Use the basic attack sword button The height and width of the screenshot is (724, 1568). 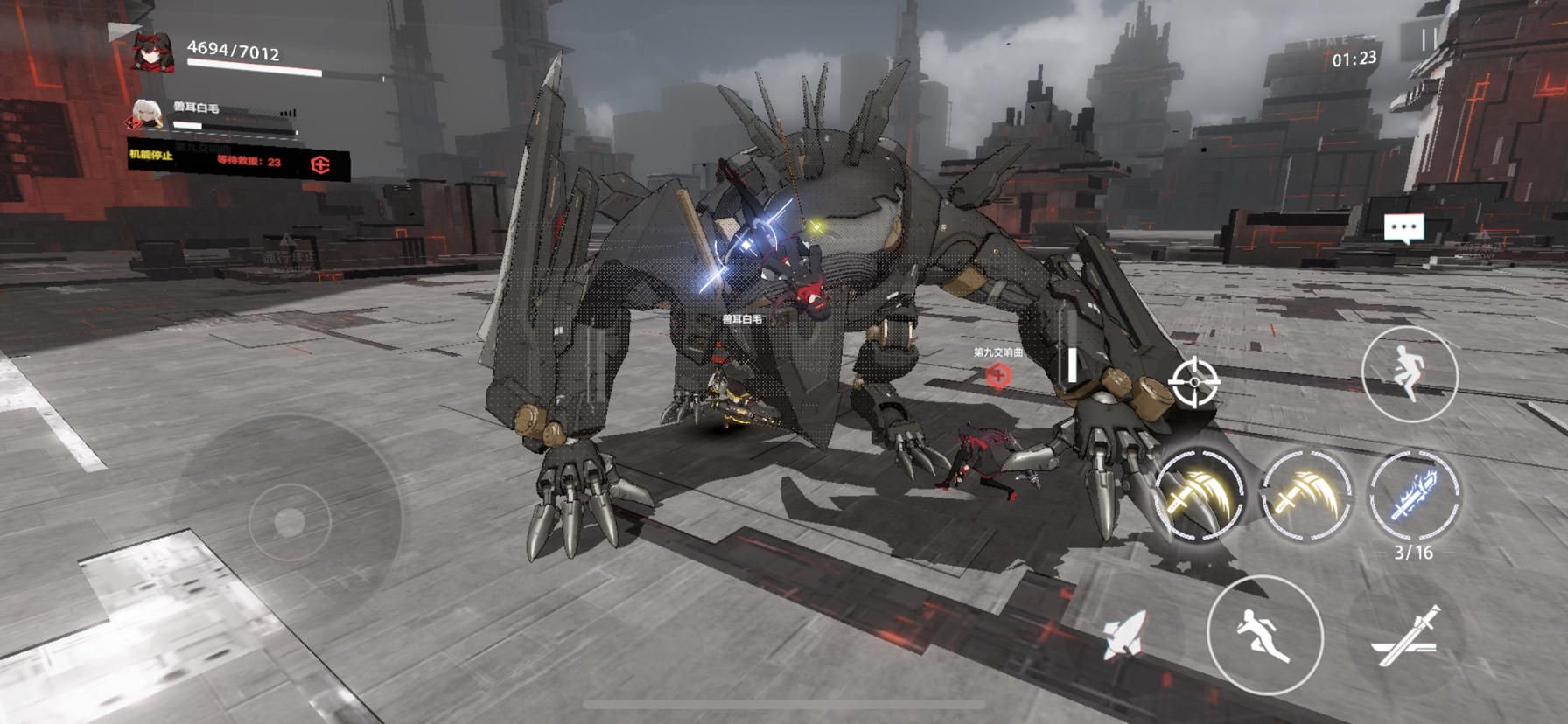pos(1407,637)
